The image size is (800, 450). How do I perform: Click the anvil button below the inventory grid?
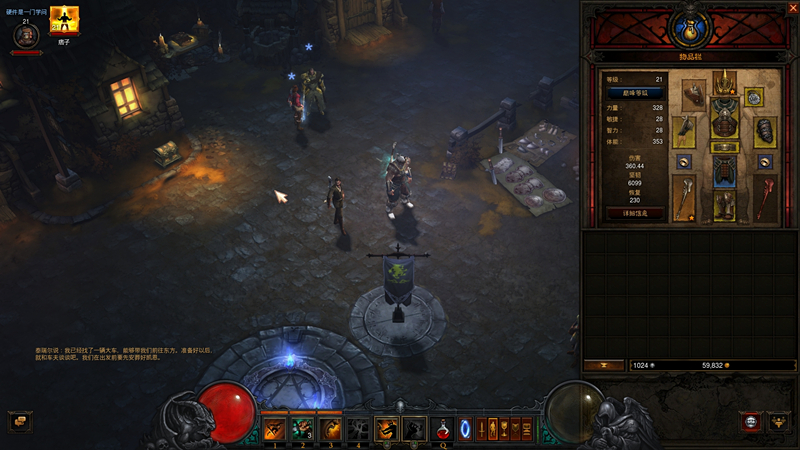(605, 365)
